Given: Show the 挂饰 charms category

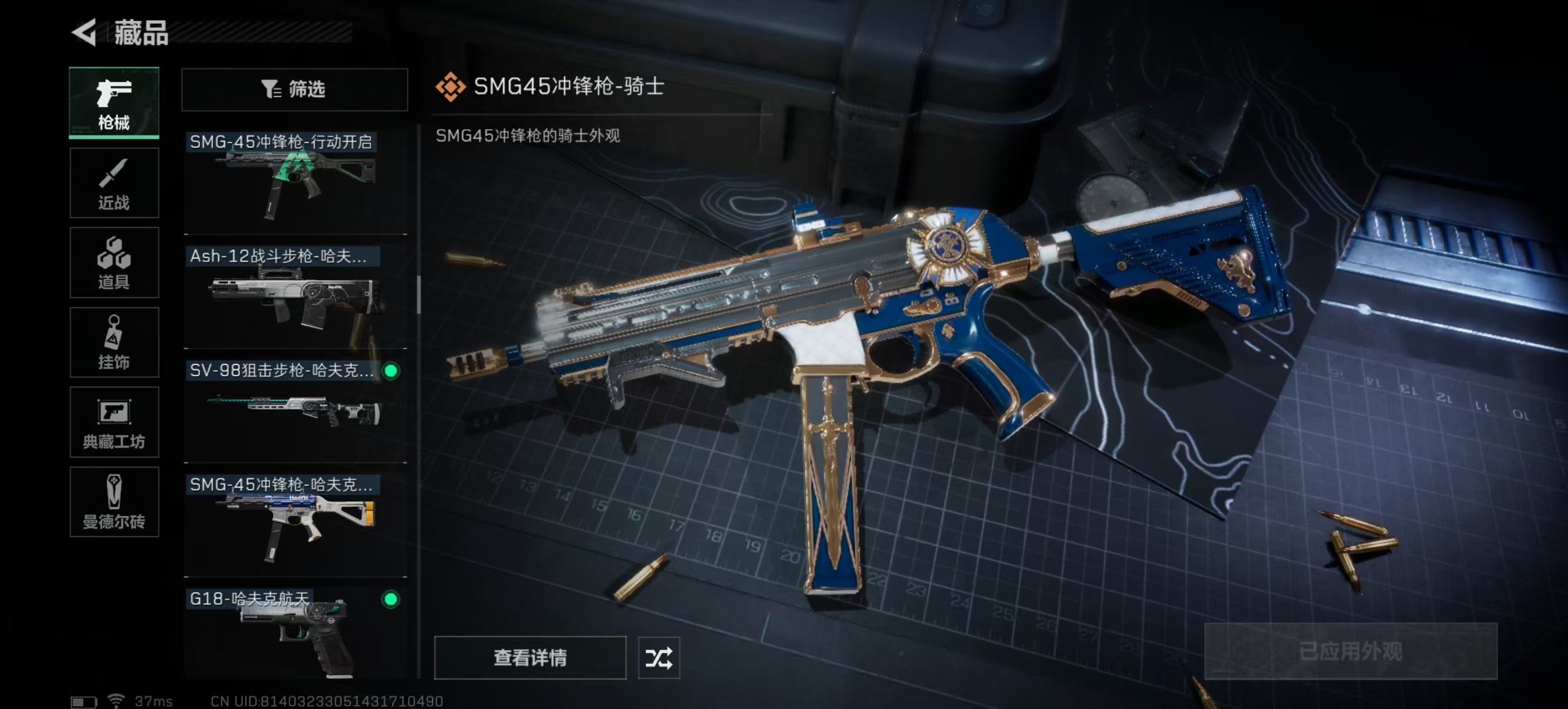Looking at the screenshot, I should click(114, 342).
